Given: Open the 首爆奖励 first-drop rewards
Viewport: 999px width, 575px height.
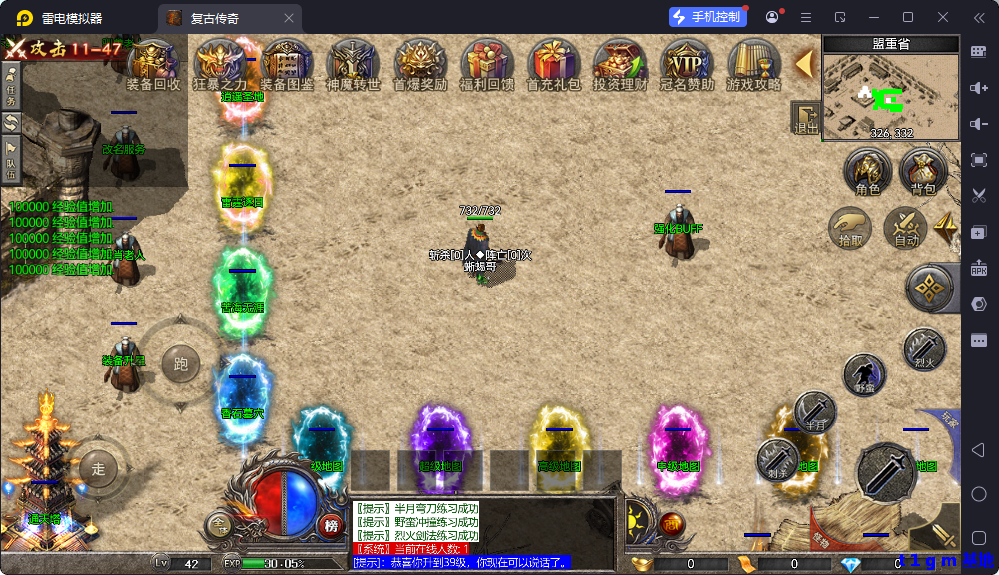Looking at the screenshot, I should coord(419,65).
